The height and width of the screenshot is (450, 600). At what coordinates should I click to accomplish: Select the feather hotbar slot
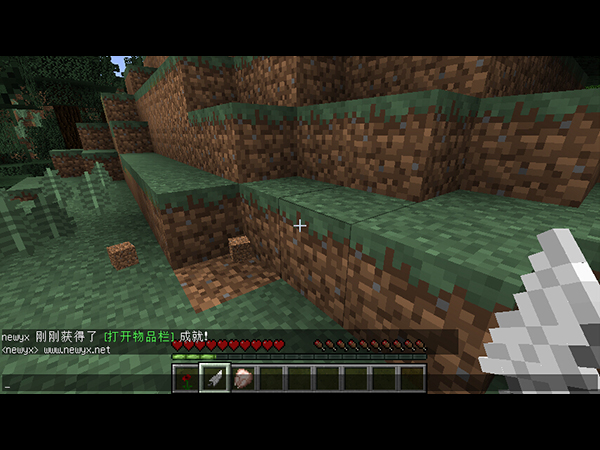pyautogui.click(x=214, y=378)
